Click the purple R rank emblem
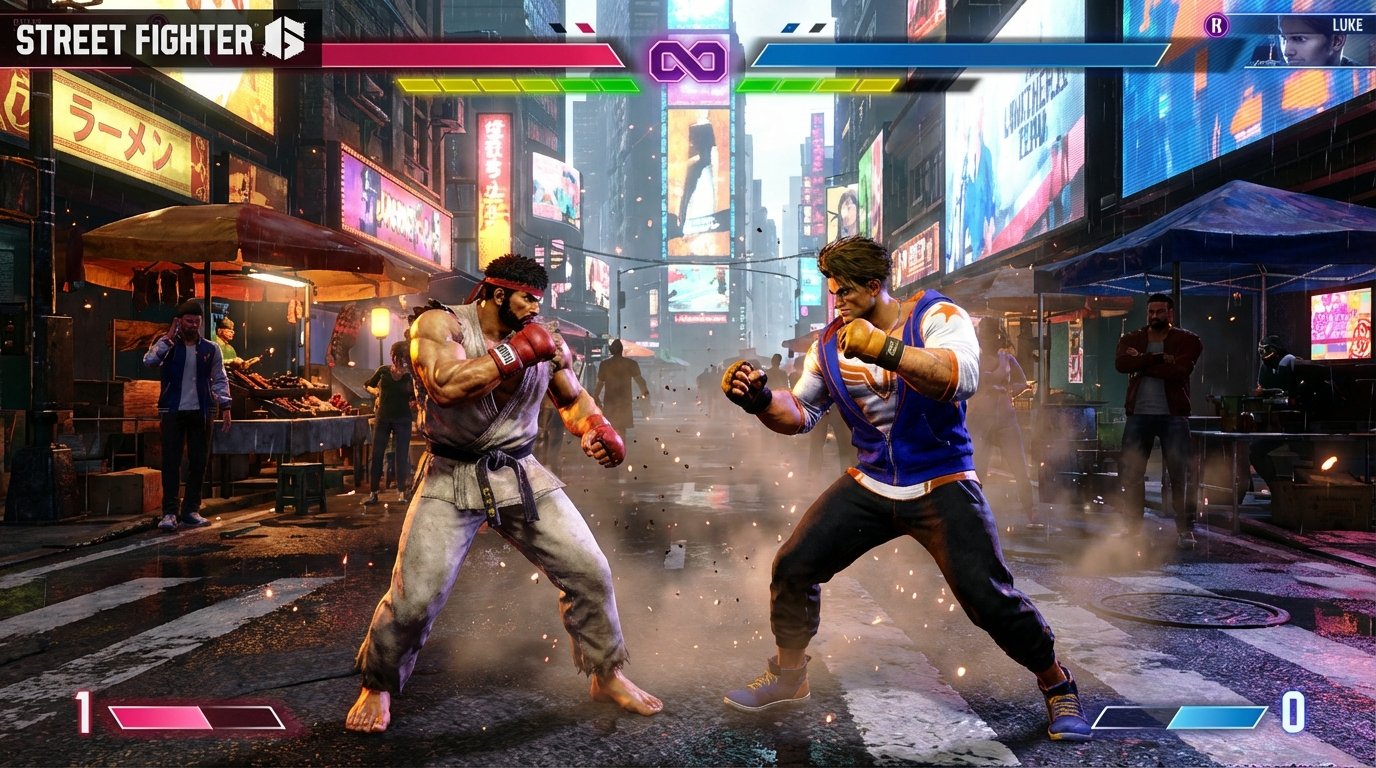Screen dimensions: 1376x768 coord(1216,25)
